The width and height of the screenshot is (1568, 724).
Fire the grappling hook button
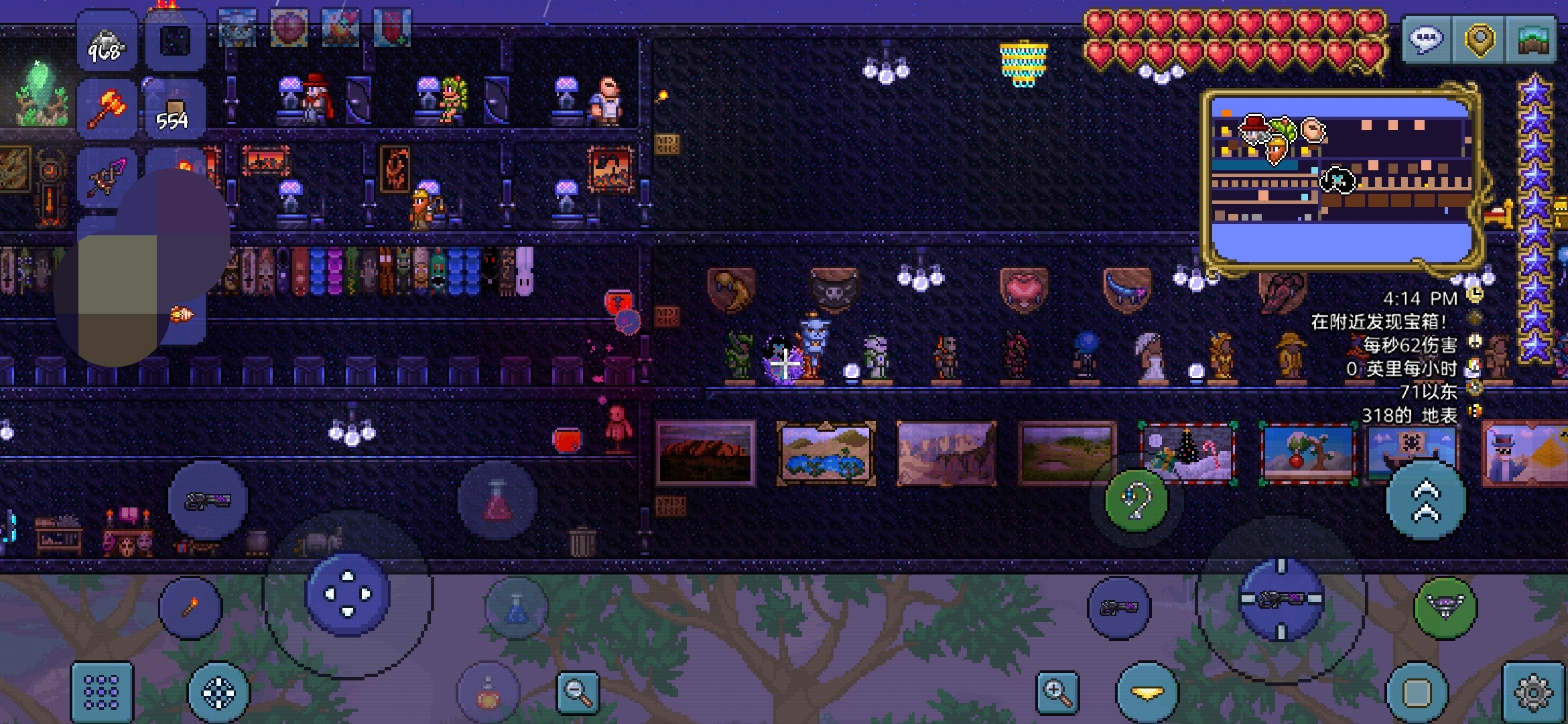coord(1136,500)
